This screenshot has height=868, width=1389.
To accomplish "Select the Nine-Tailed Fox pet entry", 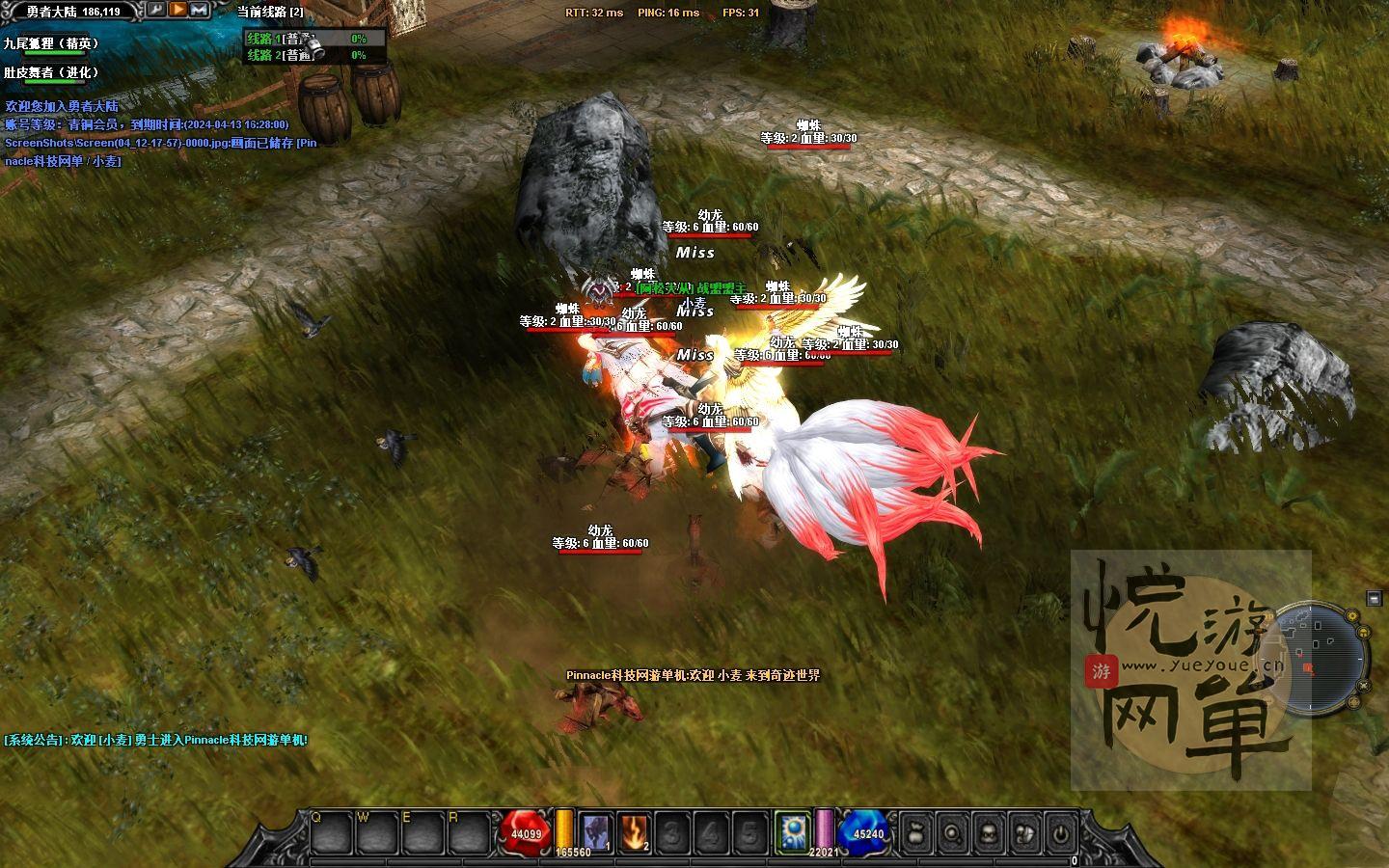I will click(51, 43).
